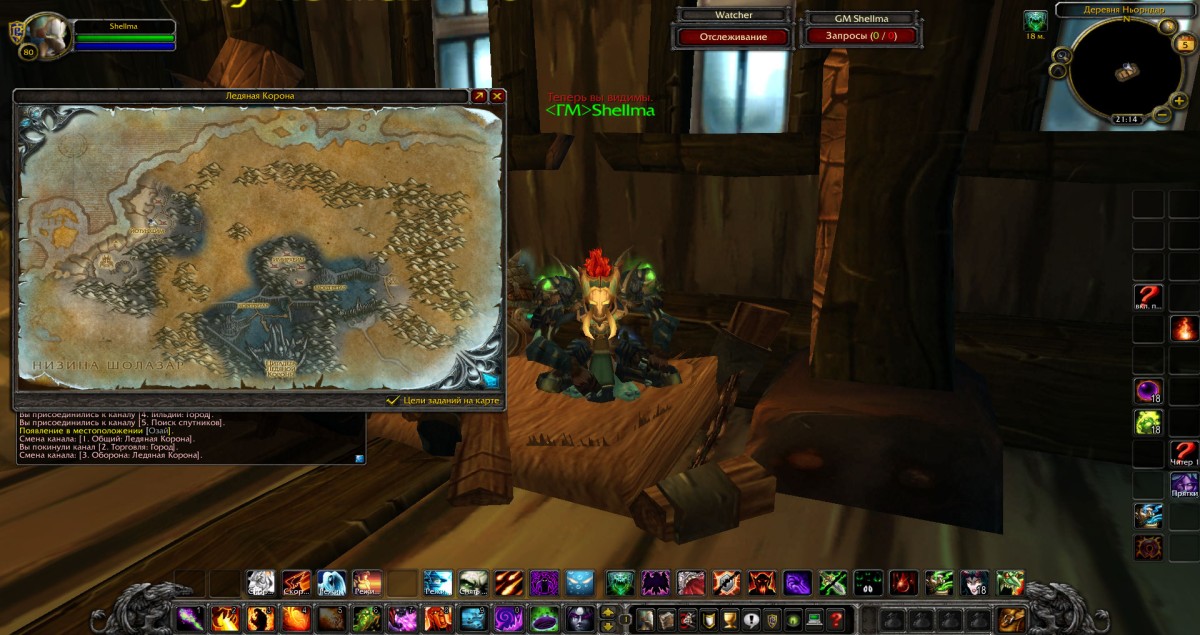Image resolution: width=1200 pixels, height=635 pixels.
Task: Open the backpack bag slot
Action: (x=1010, y=618)
